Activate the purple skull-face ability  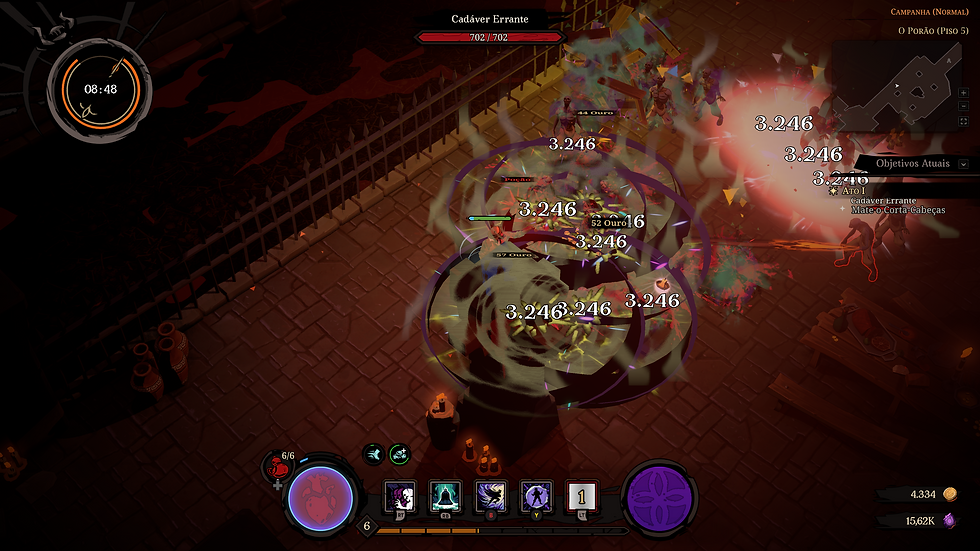click(x=400, y=495)
